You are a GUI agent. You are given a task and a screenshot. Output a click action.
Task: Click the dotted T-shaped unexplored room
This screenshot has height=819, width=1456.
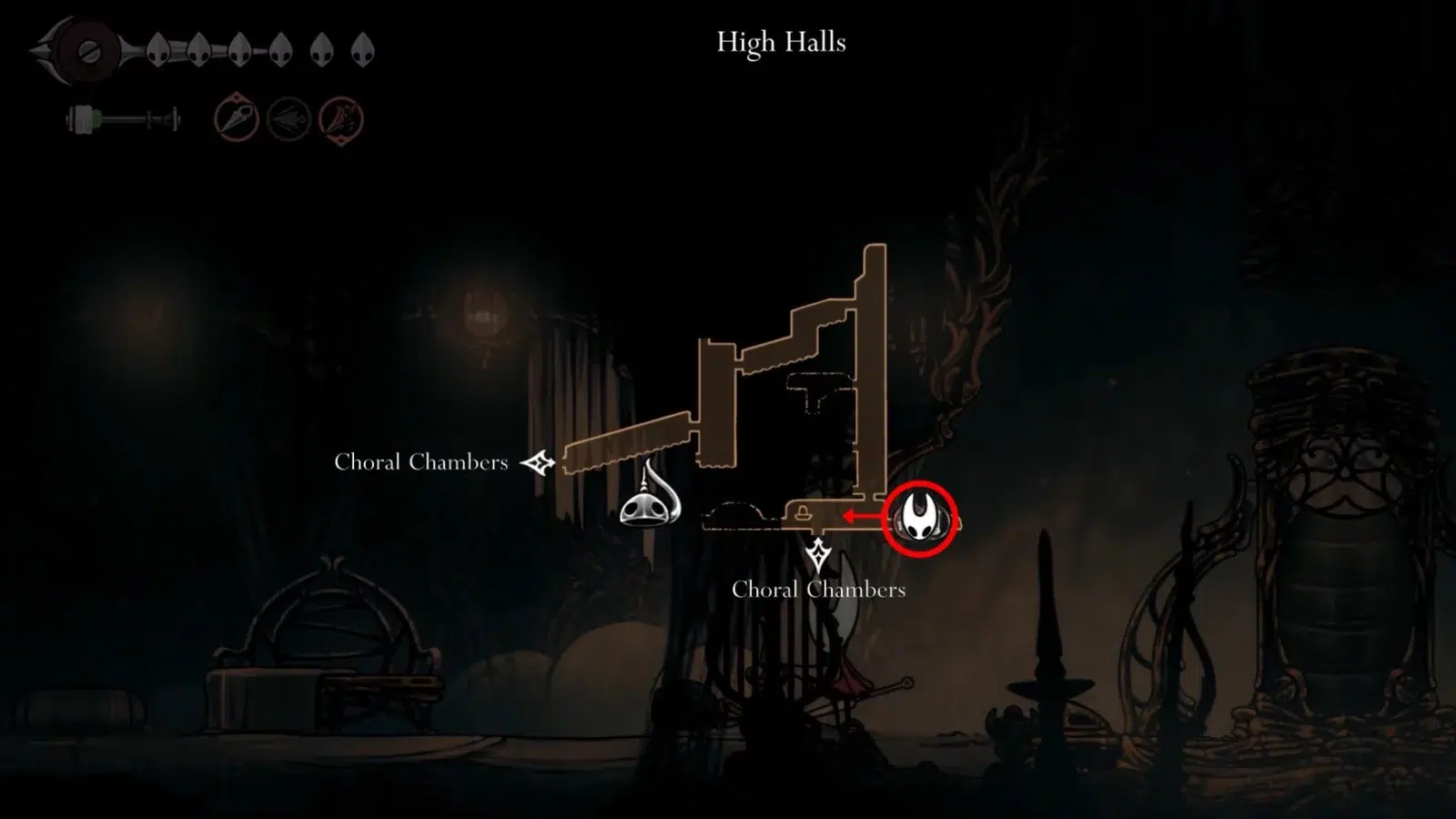[x=820, y=390]
